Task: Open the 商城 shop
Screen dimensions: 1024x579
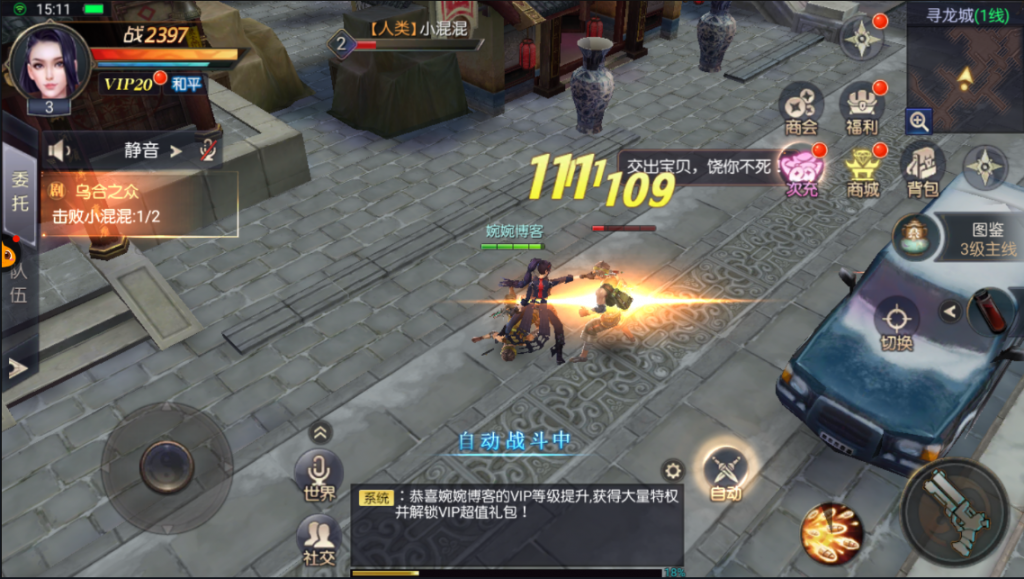Action: pyautogui.click(x=862, y=170)
